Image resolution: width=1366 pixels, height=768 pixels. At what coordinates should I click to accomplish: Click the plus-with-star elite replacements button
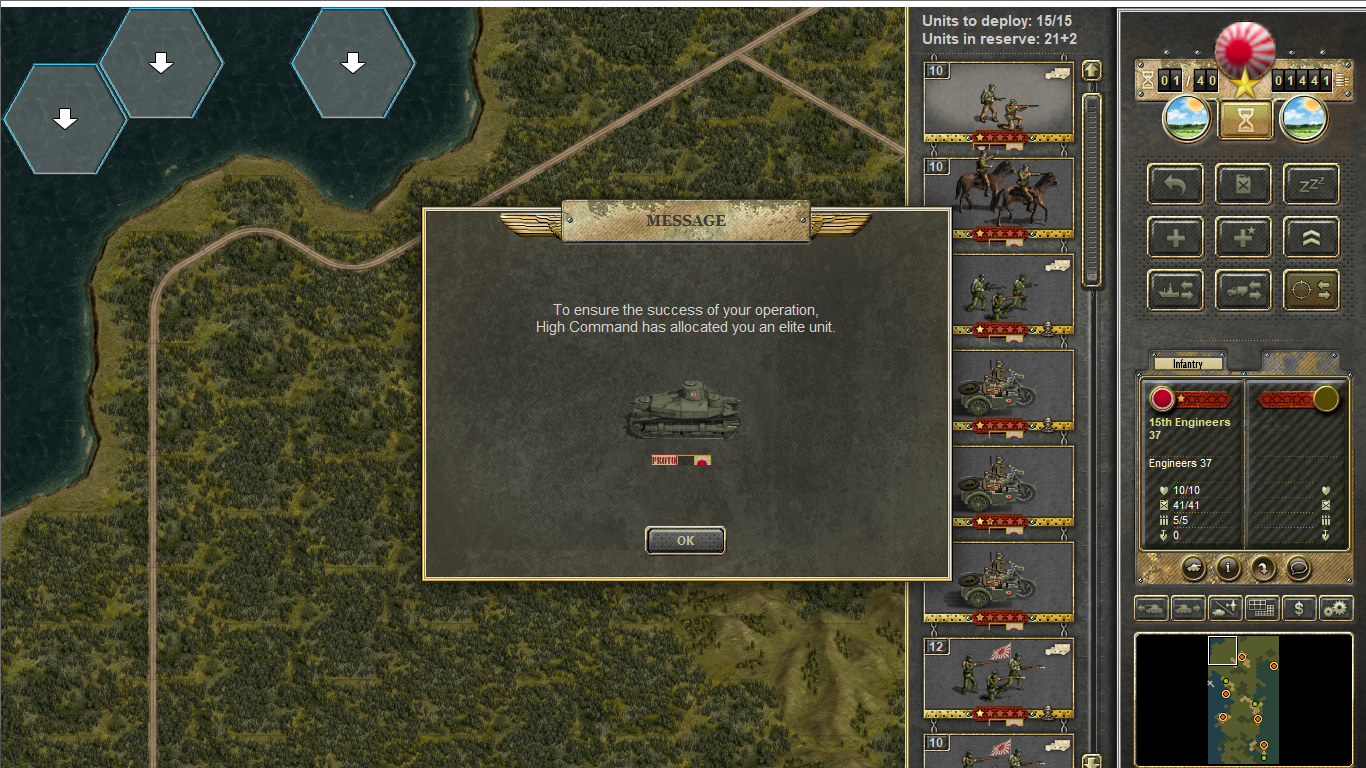click(1243, 238)
